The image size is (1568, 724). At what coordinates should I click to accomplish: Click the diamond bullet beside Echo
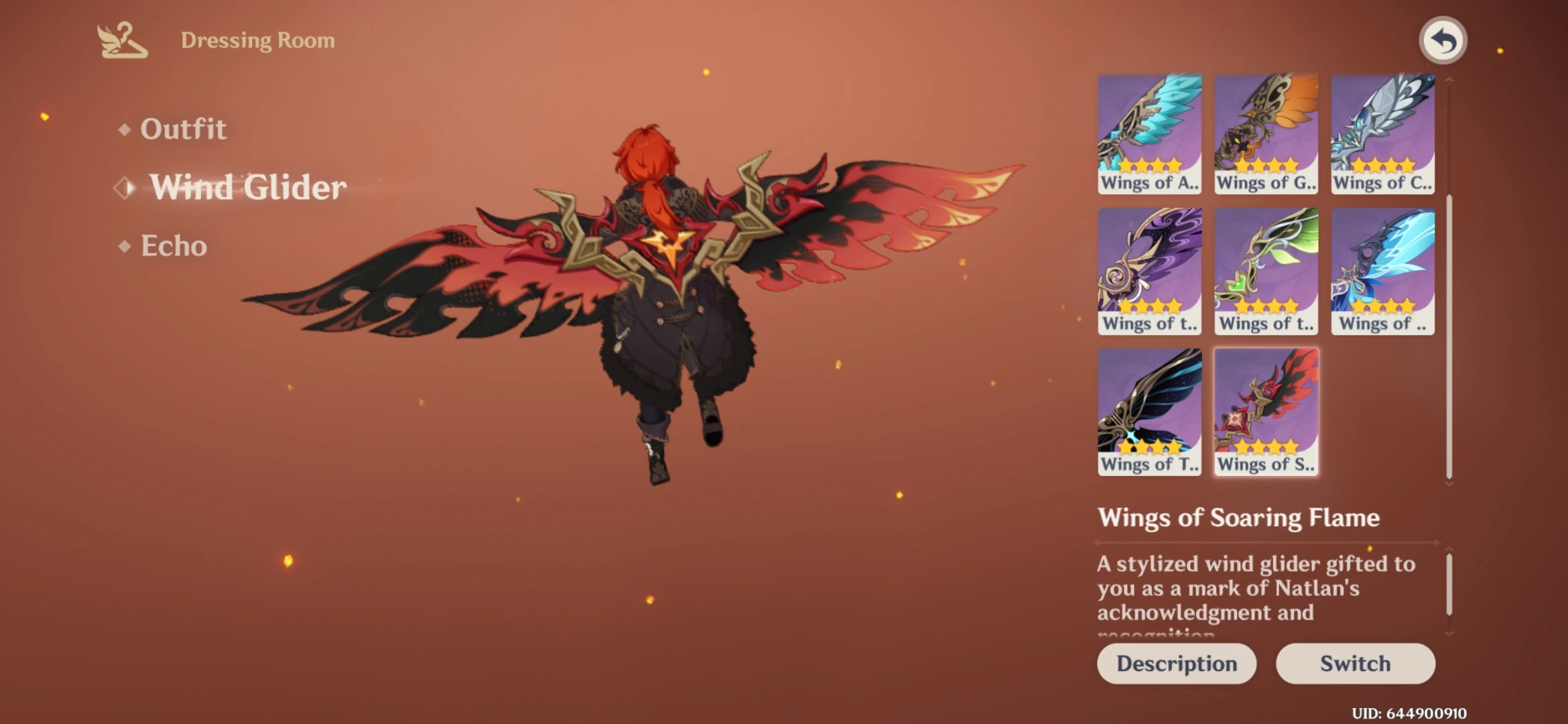coord(124,246)
